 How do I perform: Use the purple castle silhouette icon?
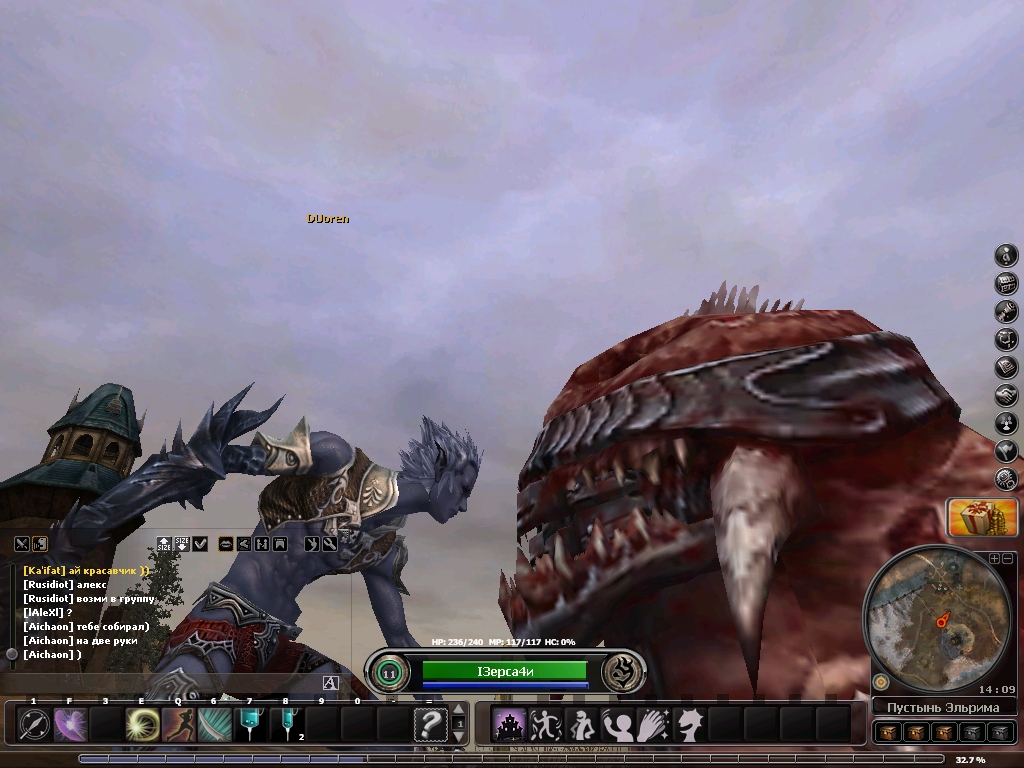pos(510,724)
